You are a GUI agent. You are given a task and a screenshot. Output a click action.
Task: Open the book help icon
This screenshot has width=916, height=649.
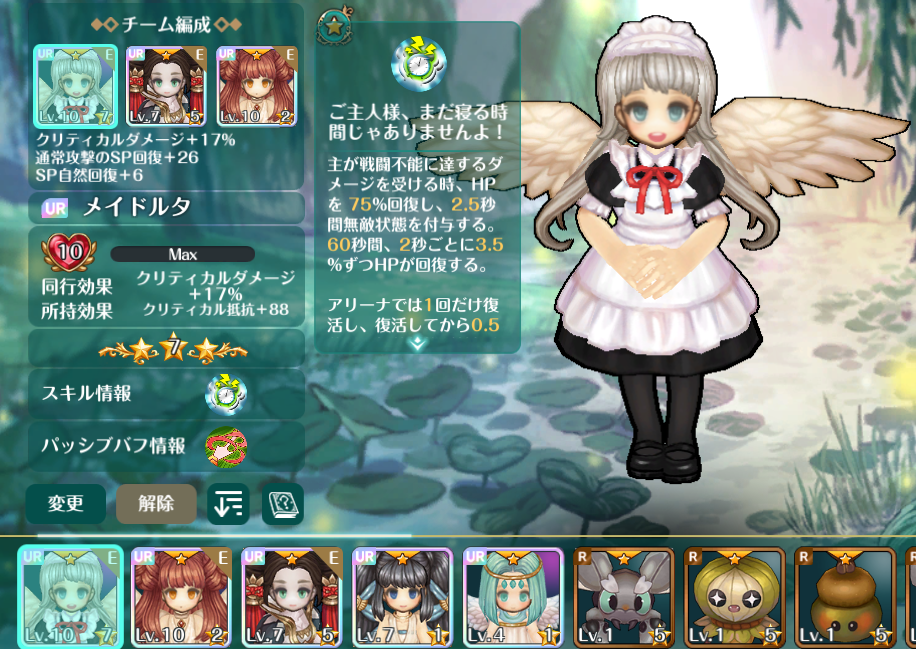coord(282,505)
